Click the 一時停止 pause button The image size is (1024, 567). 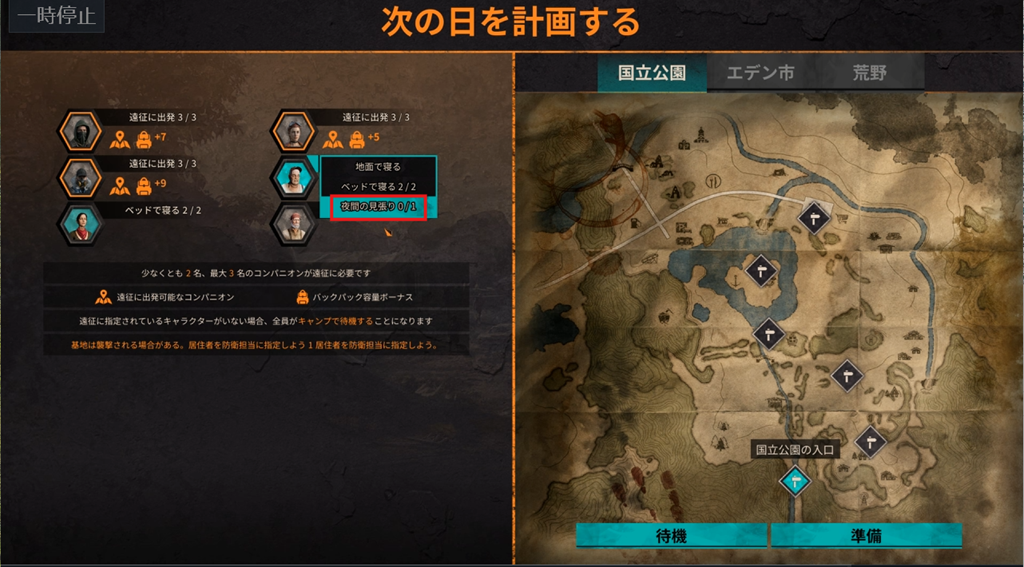click(56, 17)
